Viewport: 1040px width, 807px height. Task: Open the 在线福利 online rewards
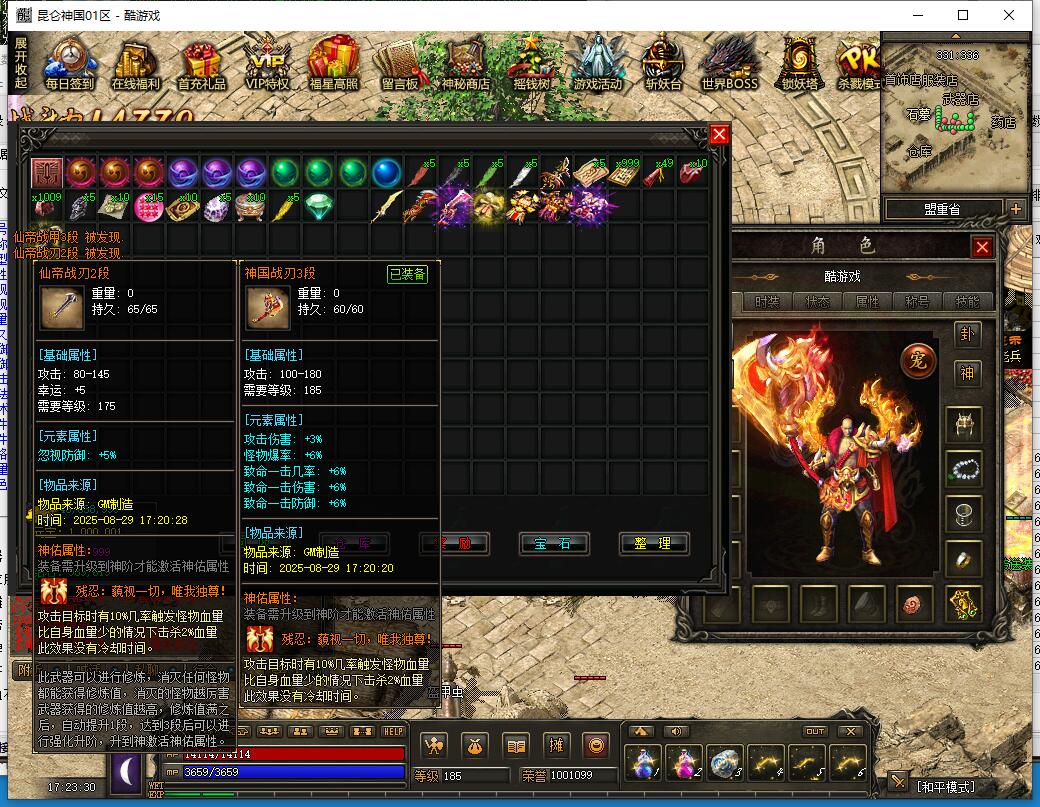[x=136, y=64]
